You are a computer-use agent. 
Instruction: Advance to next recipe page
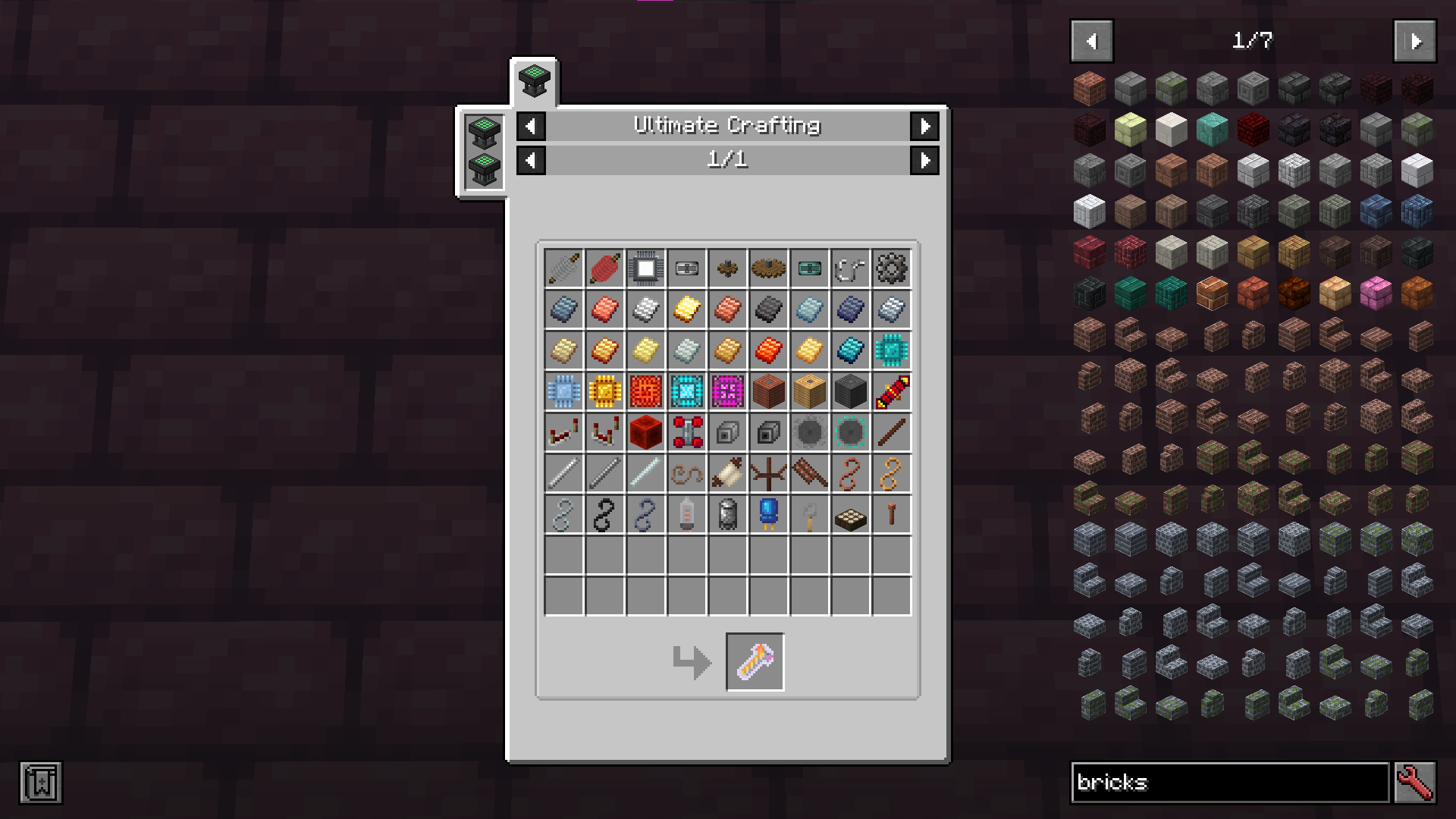[x=924, y=160]
